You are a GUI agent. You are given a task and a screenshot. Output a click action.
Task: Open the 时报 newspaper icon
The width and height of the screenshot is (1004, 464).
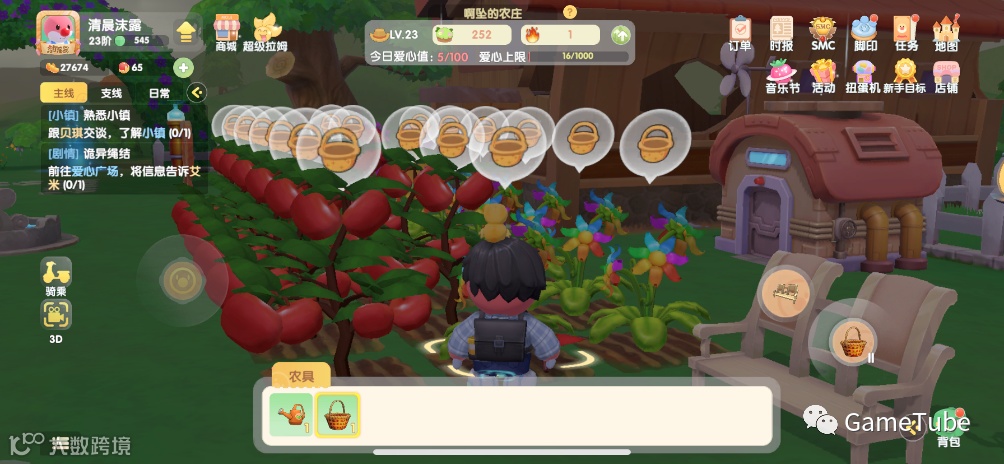[x=781, y=30]
